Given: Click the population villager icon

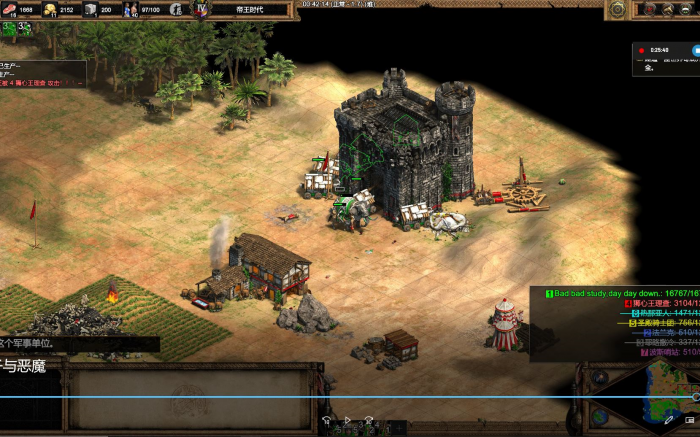Looking at the screenshot, I should [130, 10].
